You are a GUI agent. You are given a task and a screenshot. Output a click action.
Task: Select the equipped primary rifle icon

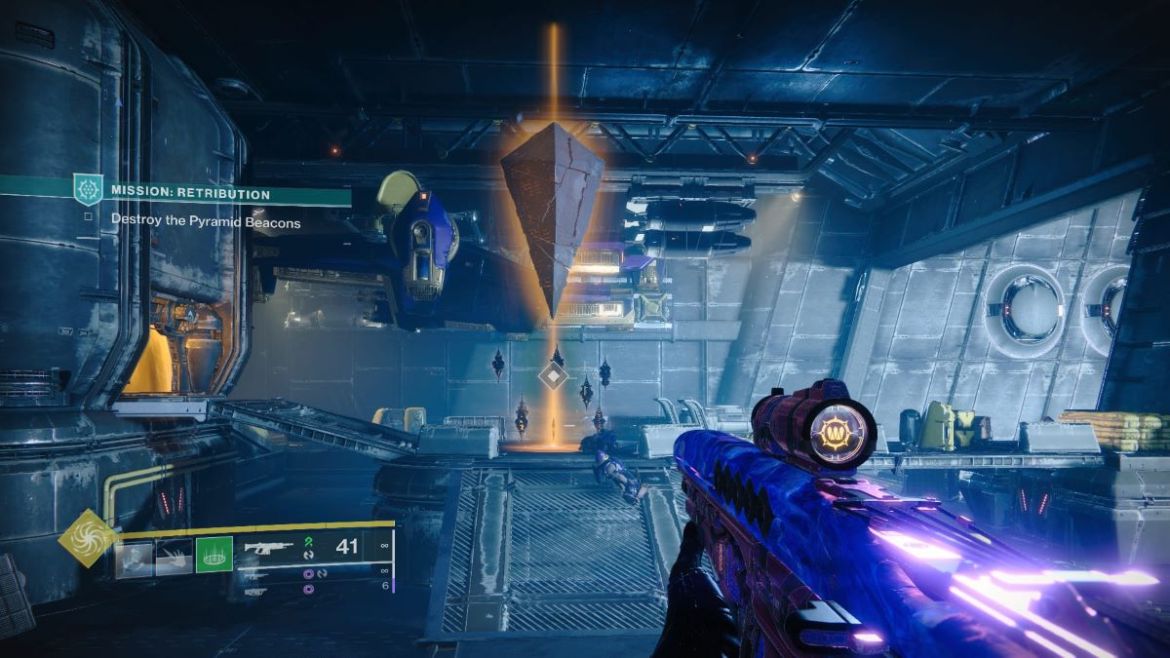(269, 548)
